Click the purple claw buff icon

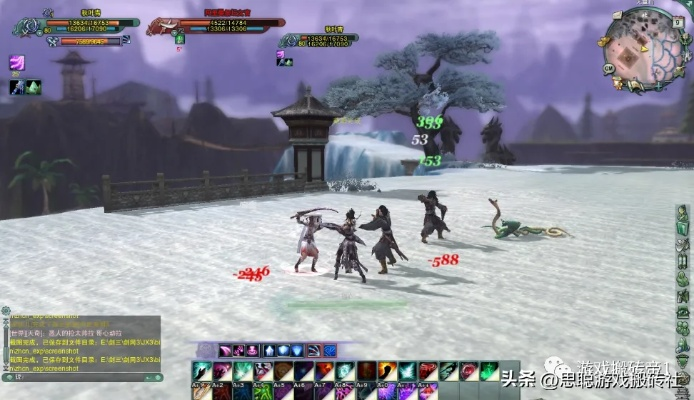pos(17,63)
